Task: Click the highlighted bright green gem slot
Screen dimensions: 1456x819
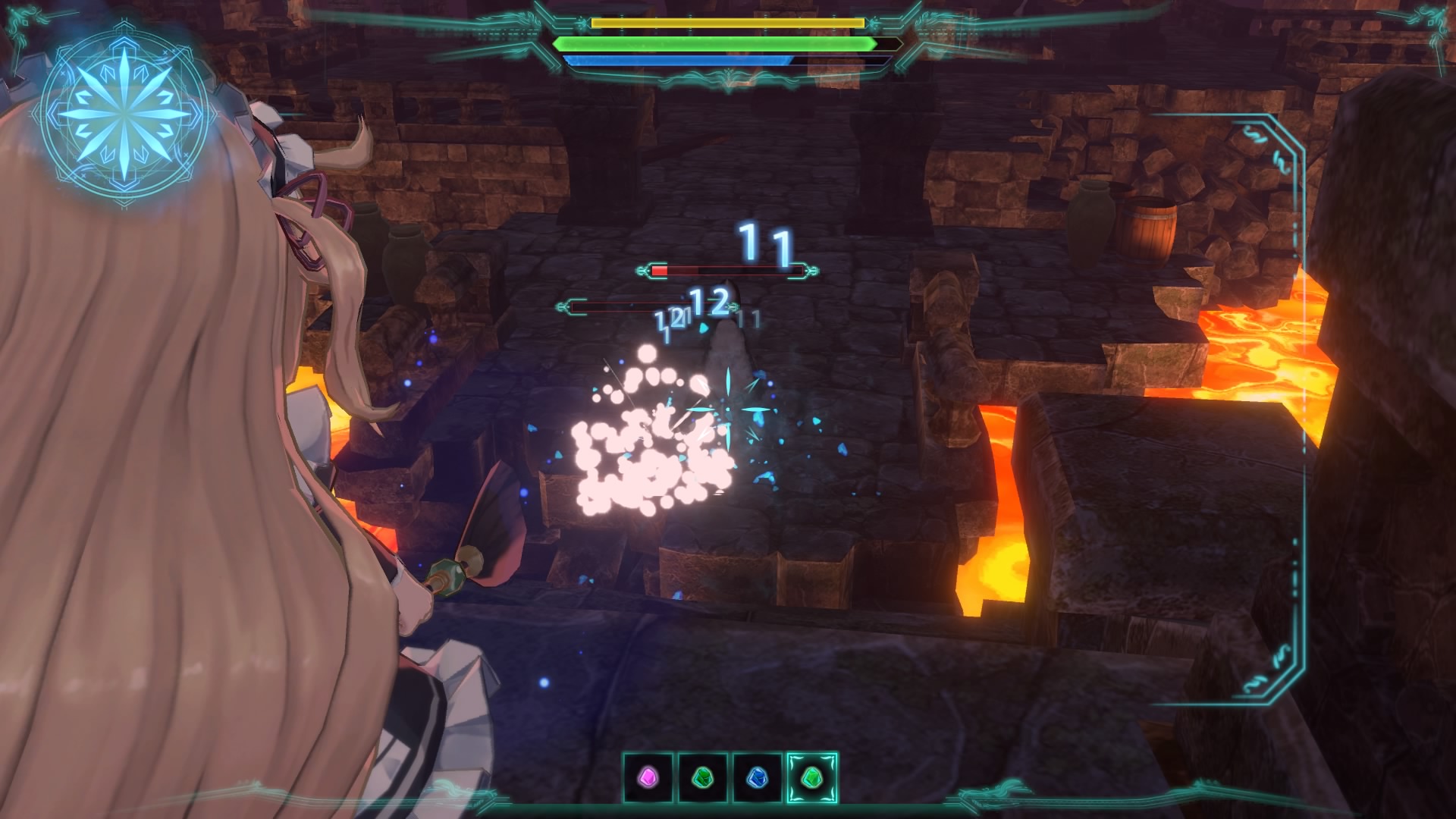Action: pos(811,778)
